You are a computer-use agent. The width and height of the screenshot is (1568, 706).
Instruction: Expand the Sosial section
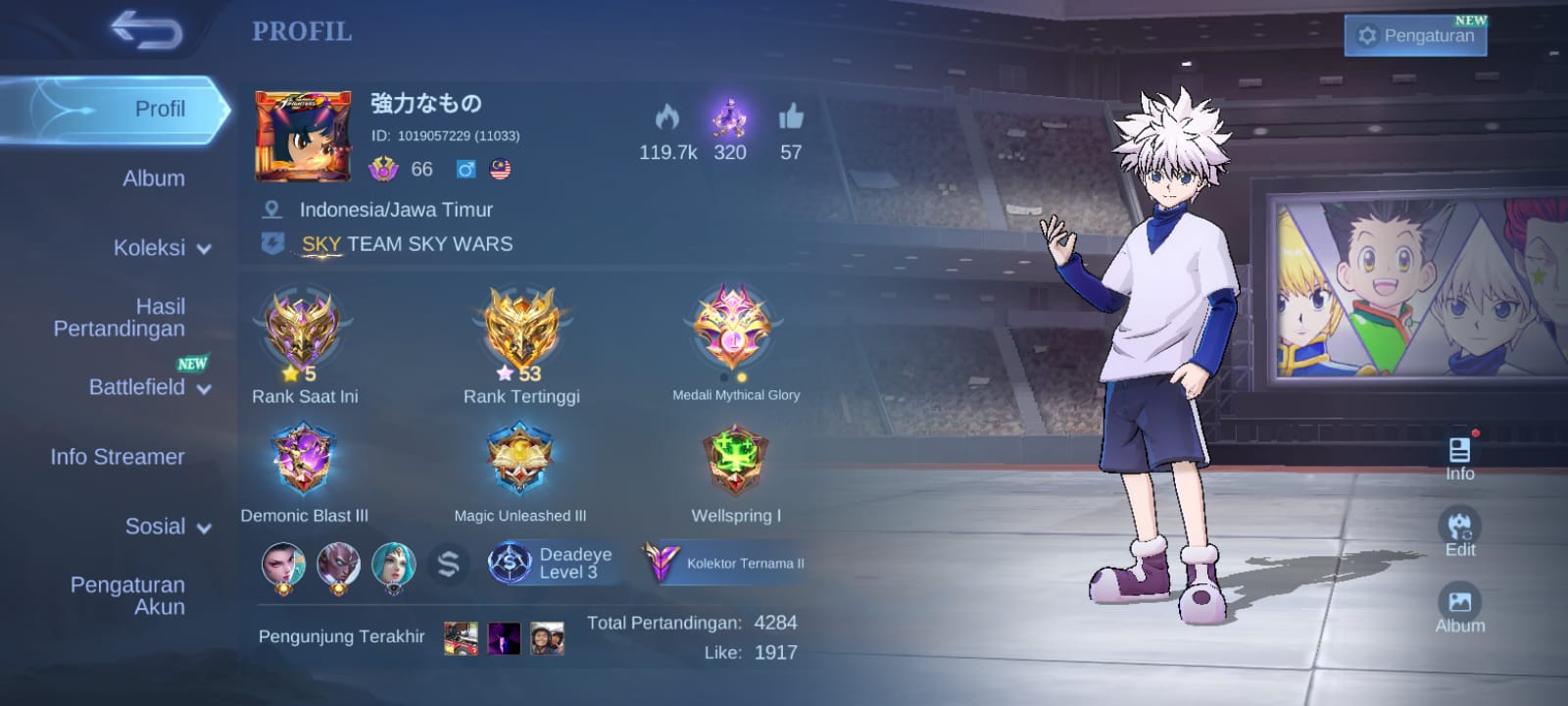tap(168, 527)
